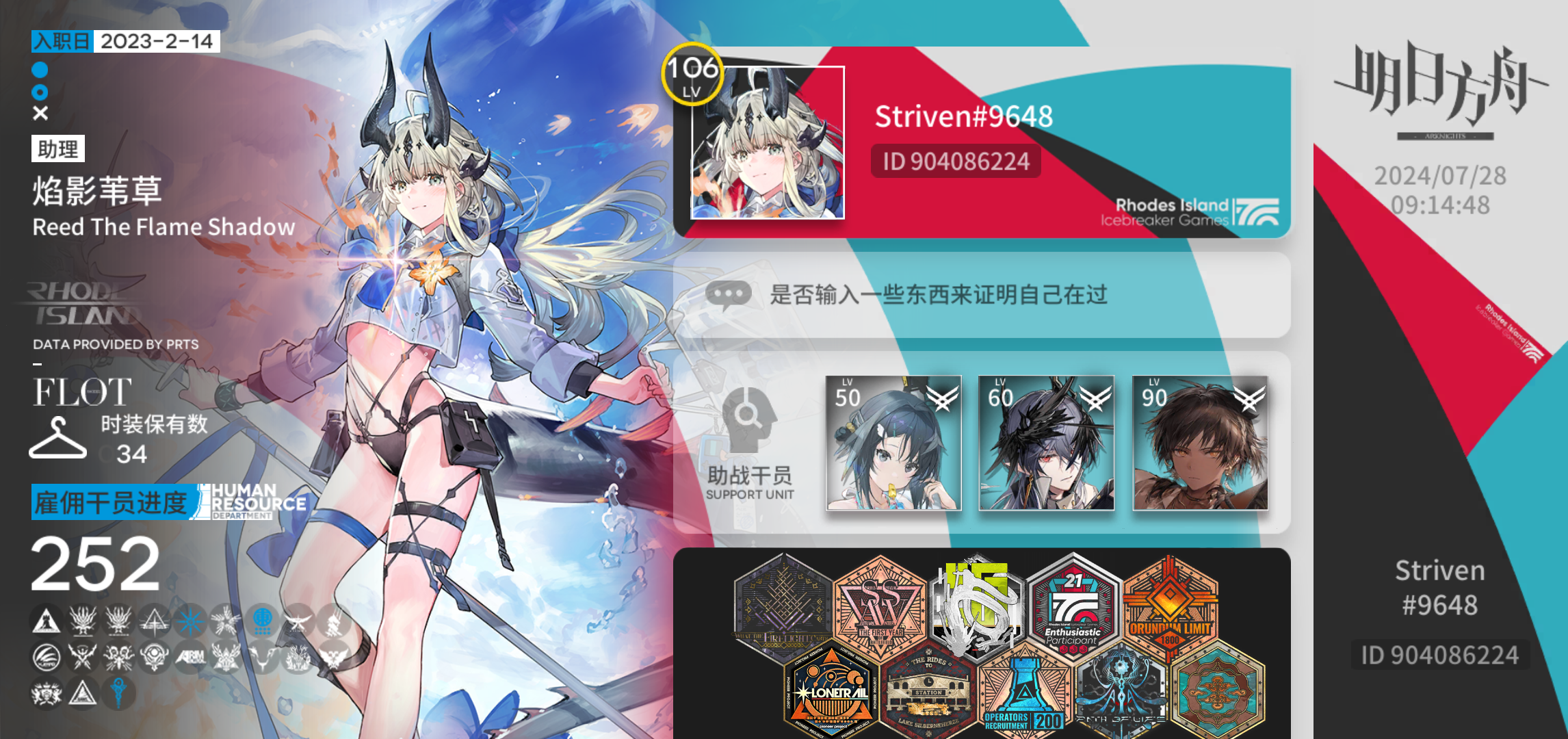Toggle the filled blue page indicator dot
The image size is (1568, 739).
[x=39, y=68]
